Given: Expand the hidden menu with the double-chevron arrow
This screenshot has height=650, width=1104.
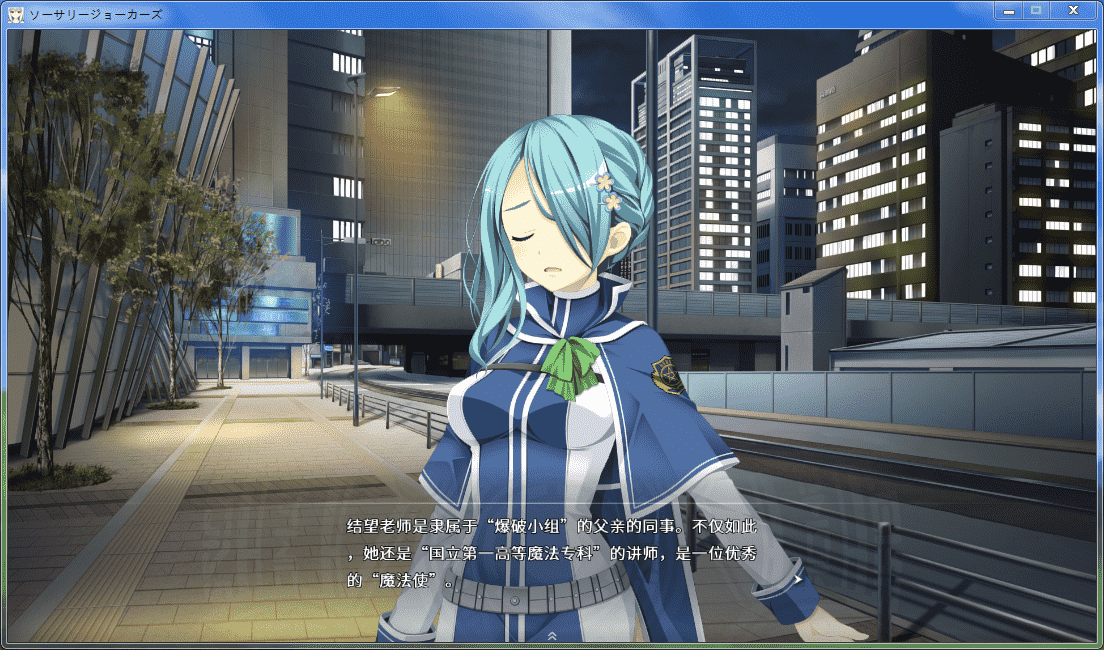Looking at the screenshot, I should (x=552, y=635).
